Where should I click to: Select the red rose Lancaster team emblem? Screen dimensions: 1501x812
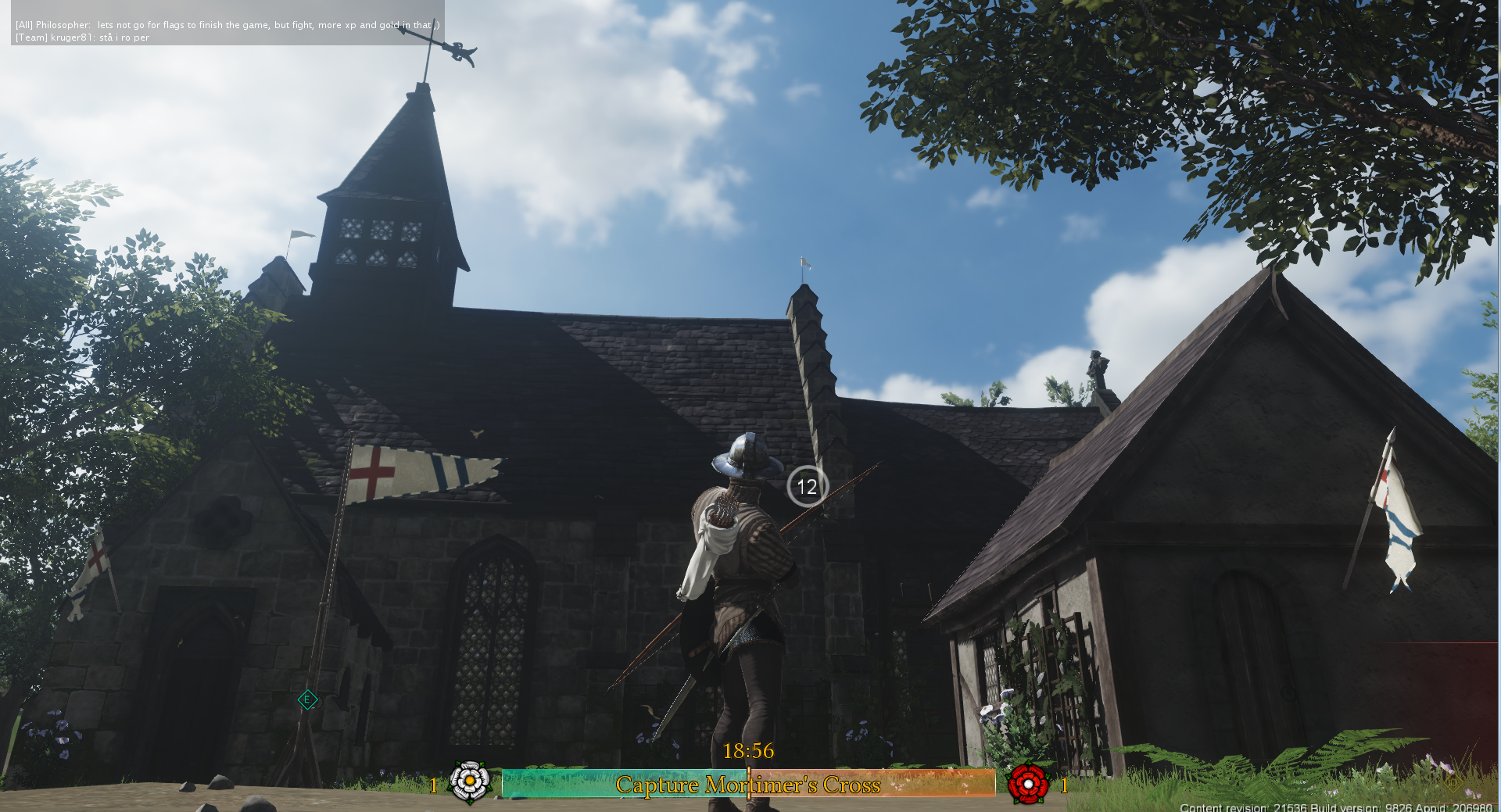(x=1027, y=783)
